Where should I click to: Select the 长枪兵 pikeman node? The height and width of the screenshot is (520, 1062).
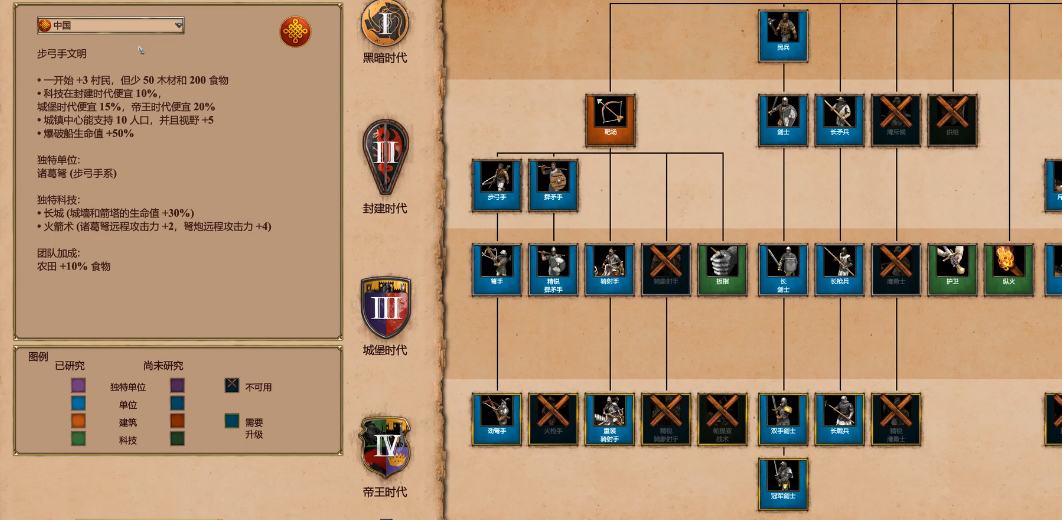[839, 268]
